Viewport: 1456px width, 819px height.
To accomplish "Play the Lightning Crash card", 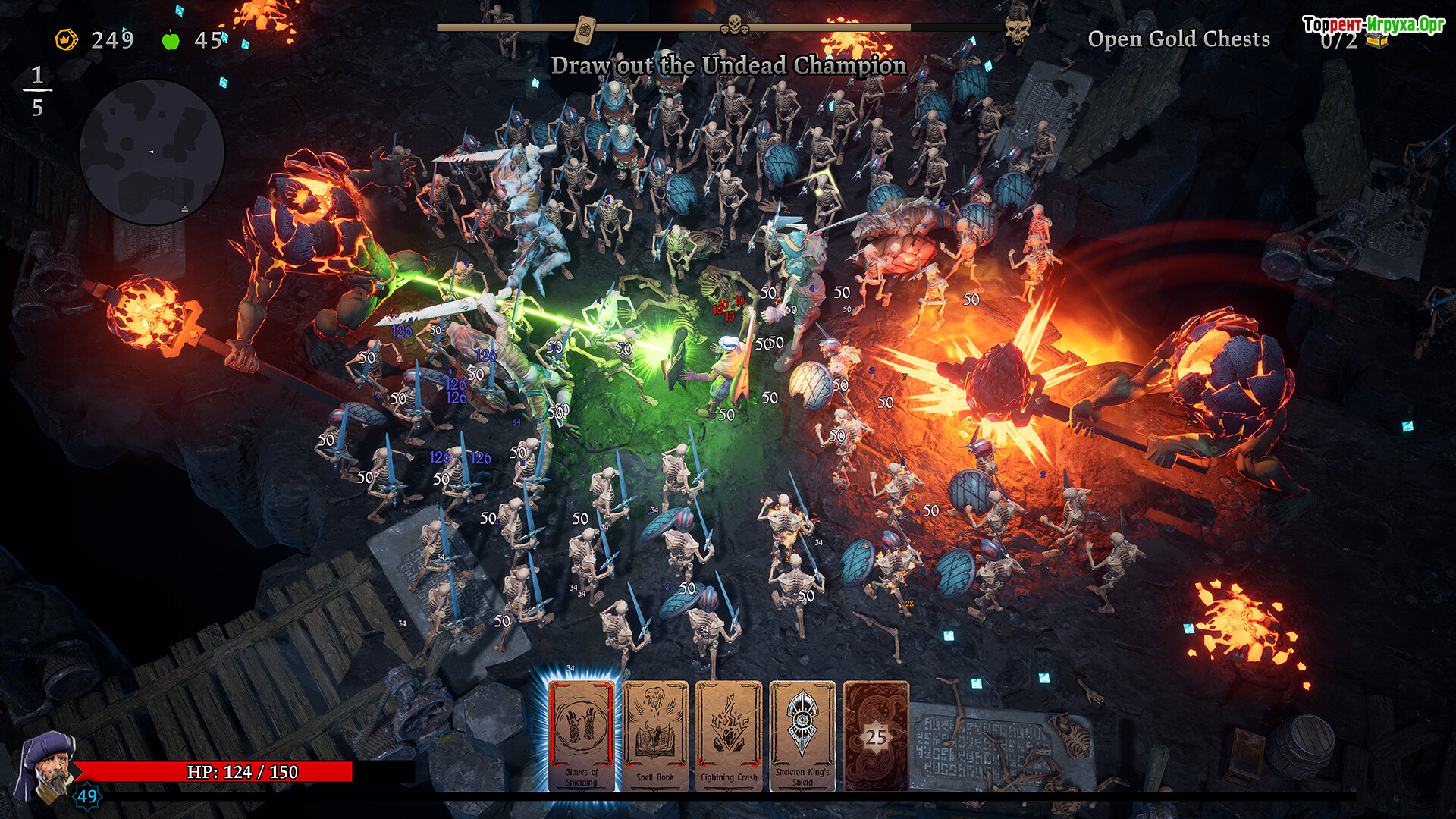I will tap(729, 736).
